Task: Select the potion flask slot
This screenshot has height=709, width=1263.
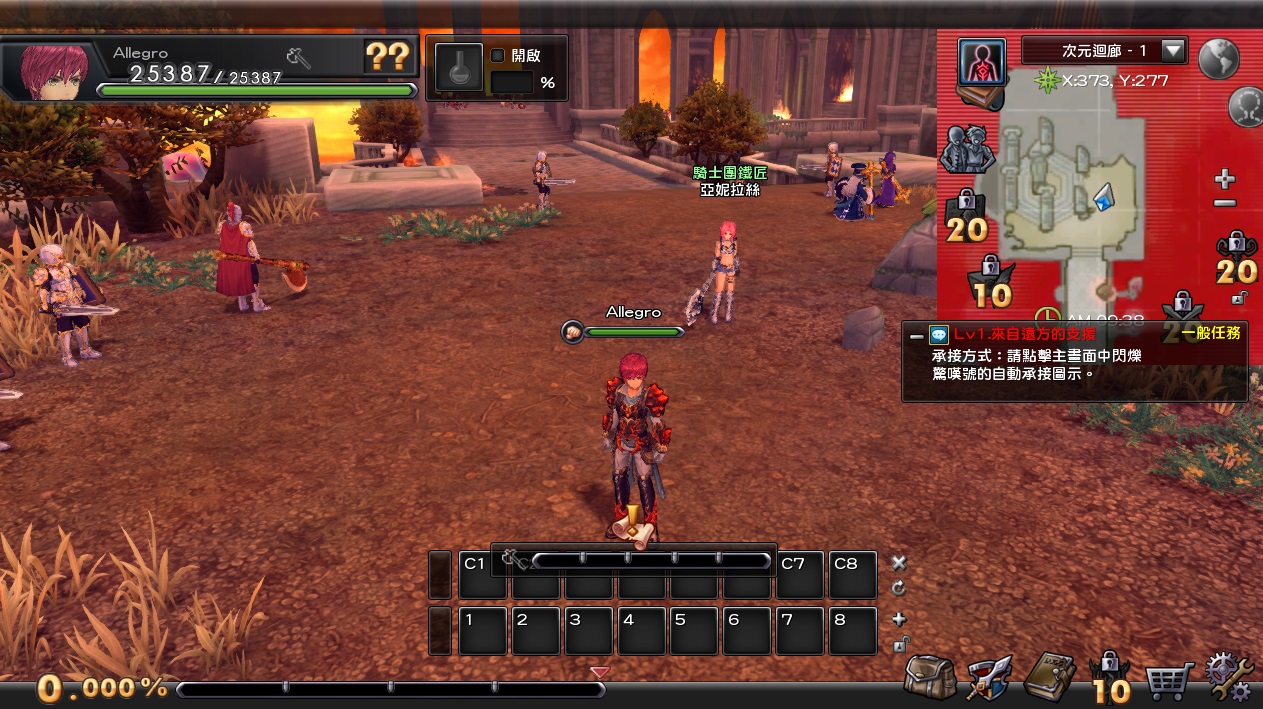Action: pyautogui.click(x=459, y=68)
